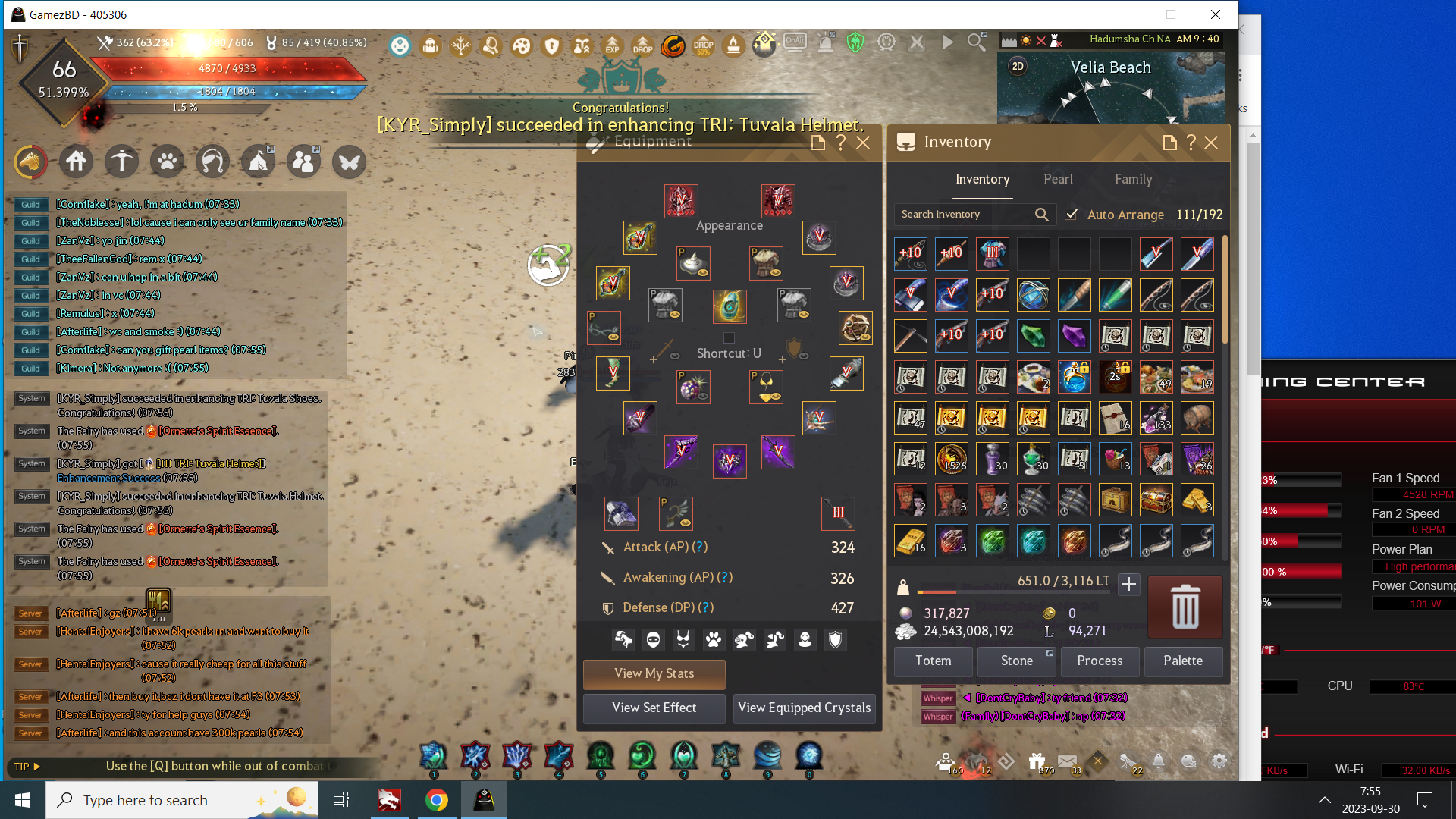Click the horse mount icon

click(x=31, y=162)
